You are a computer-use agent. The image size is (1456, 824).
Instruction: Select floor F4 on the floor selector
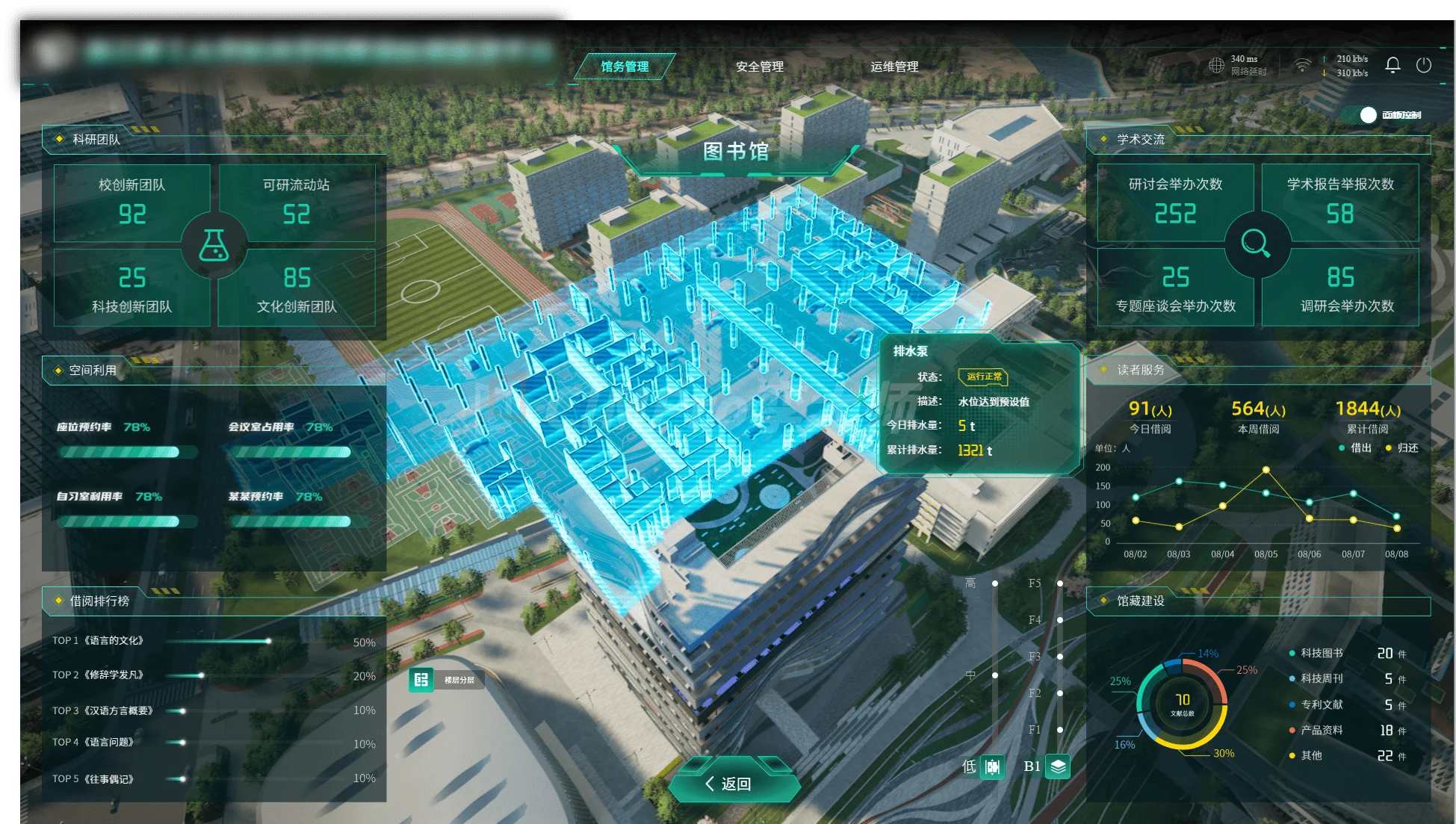(1059, 620)
